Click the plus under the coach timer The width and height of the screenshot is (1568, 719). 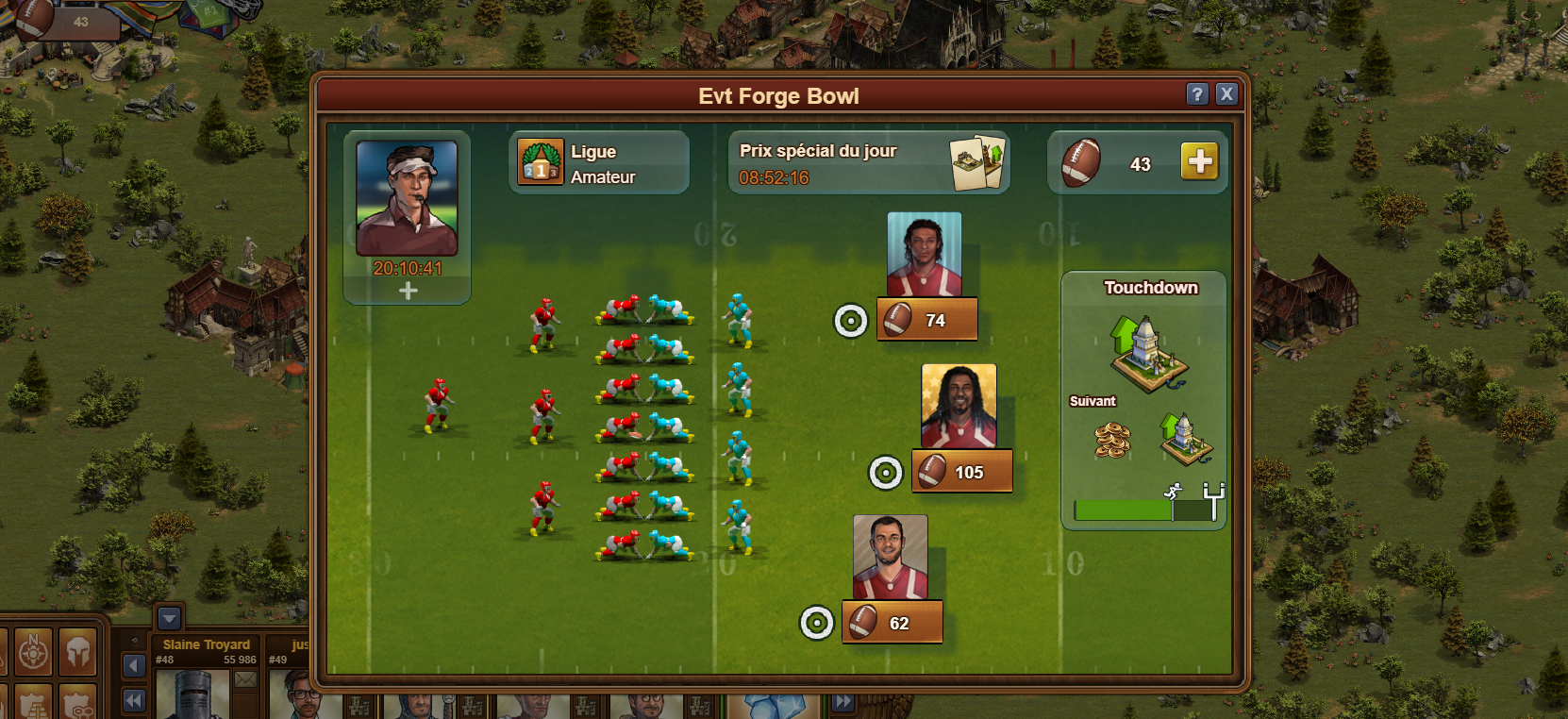408,292
